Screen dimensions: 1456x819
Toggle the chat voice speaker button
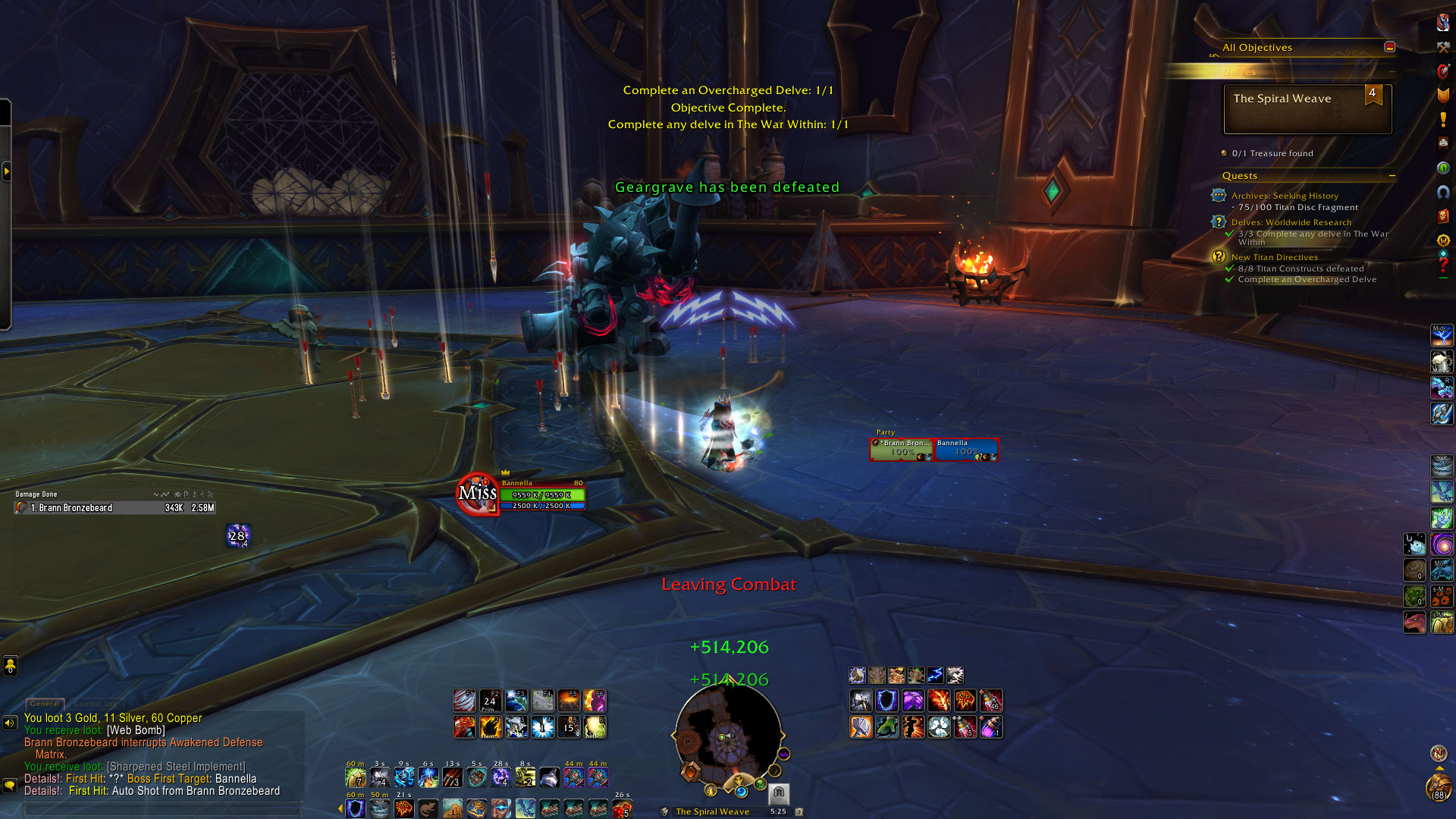[10, 723]
